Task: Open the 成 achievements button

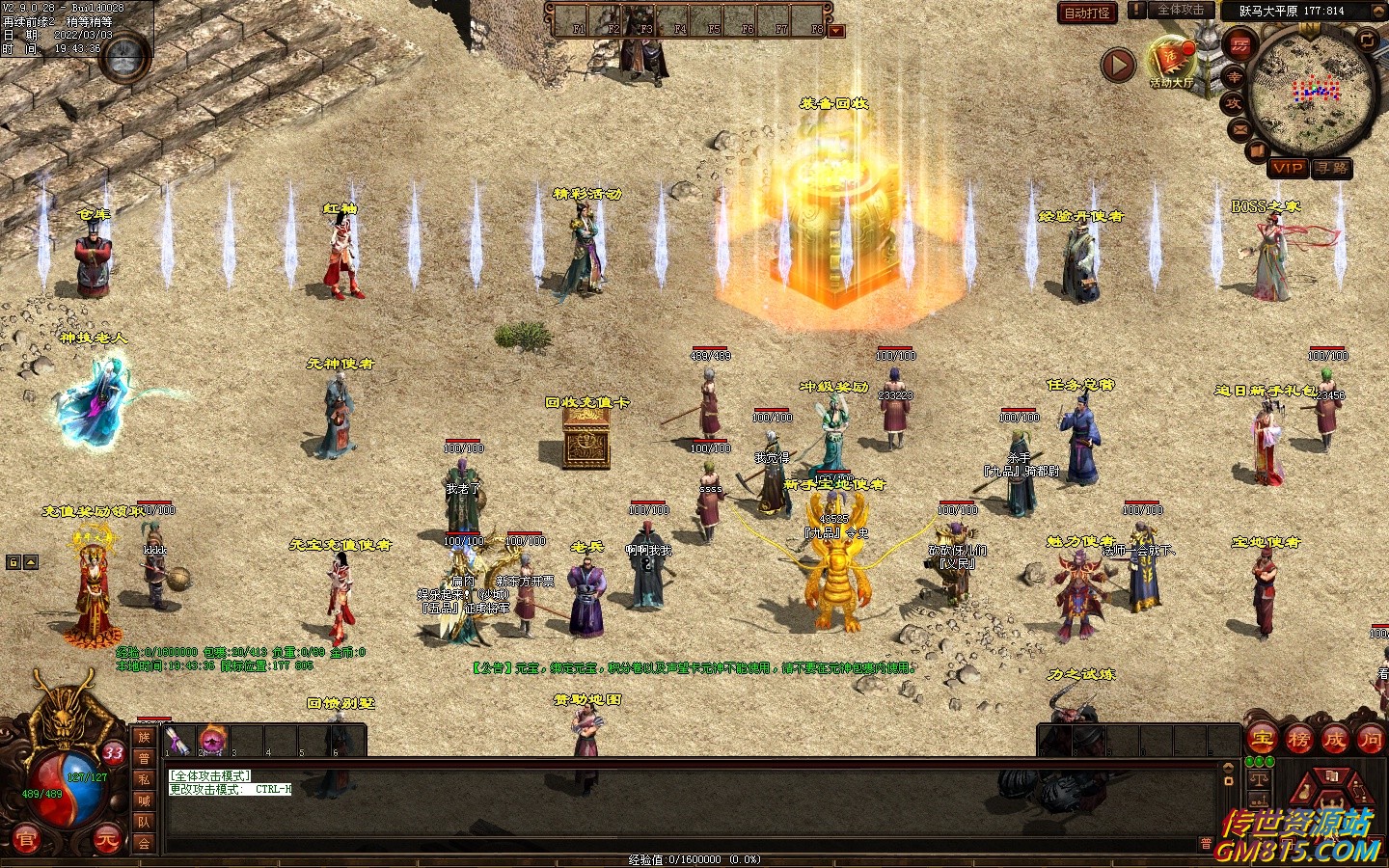Action: tap(1334, 740)
